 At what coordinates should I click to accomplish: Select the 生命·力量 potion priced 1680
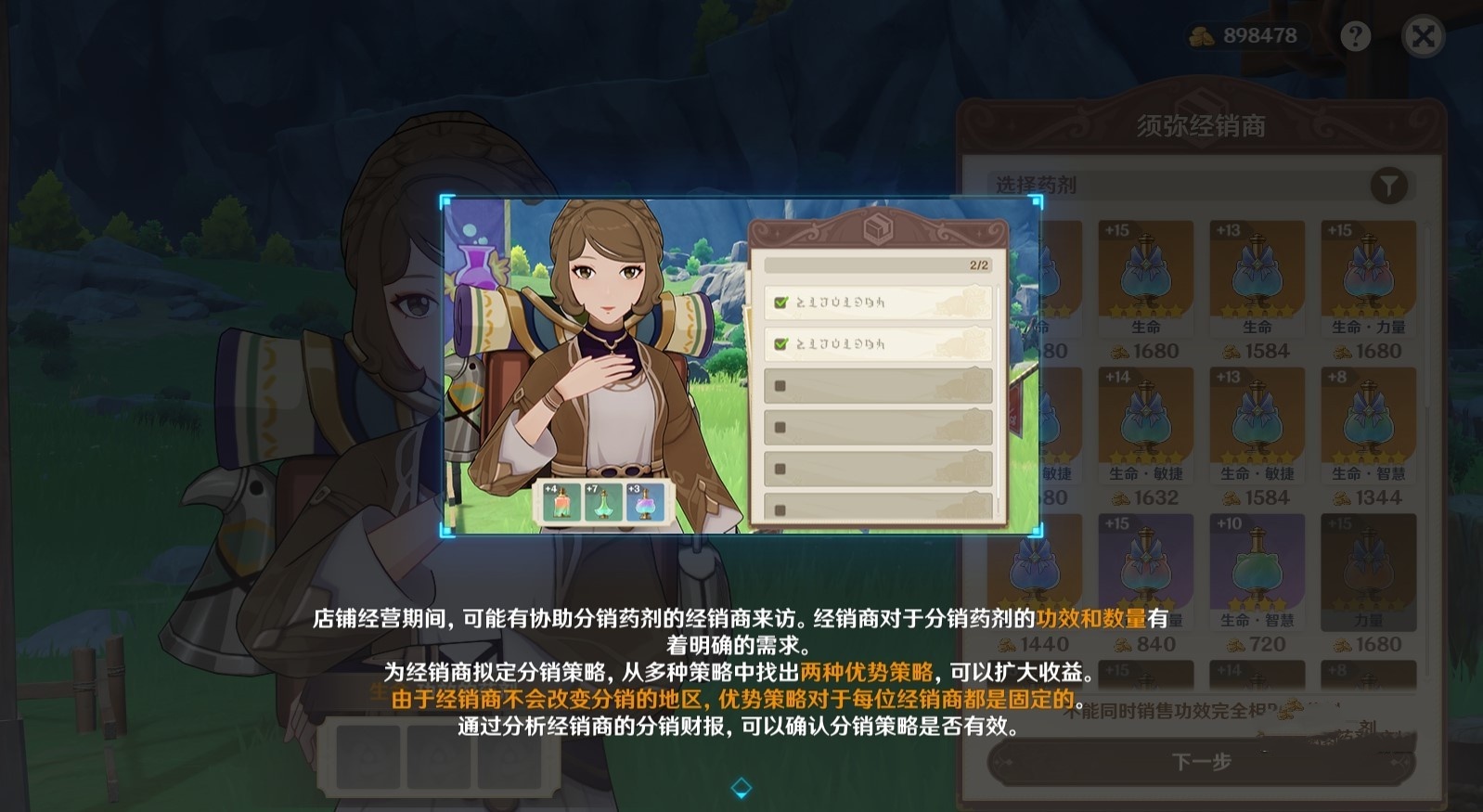1368,278
